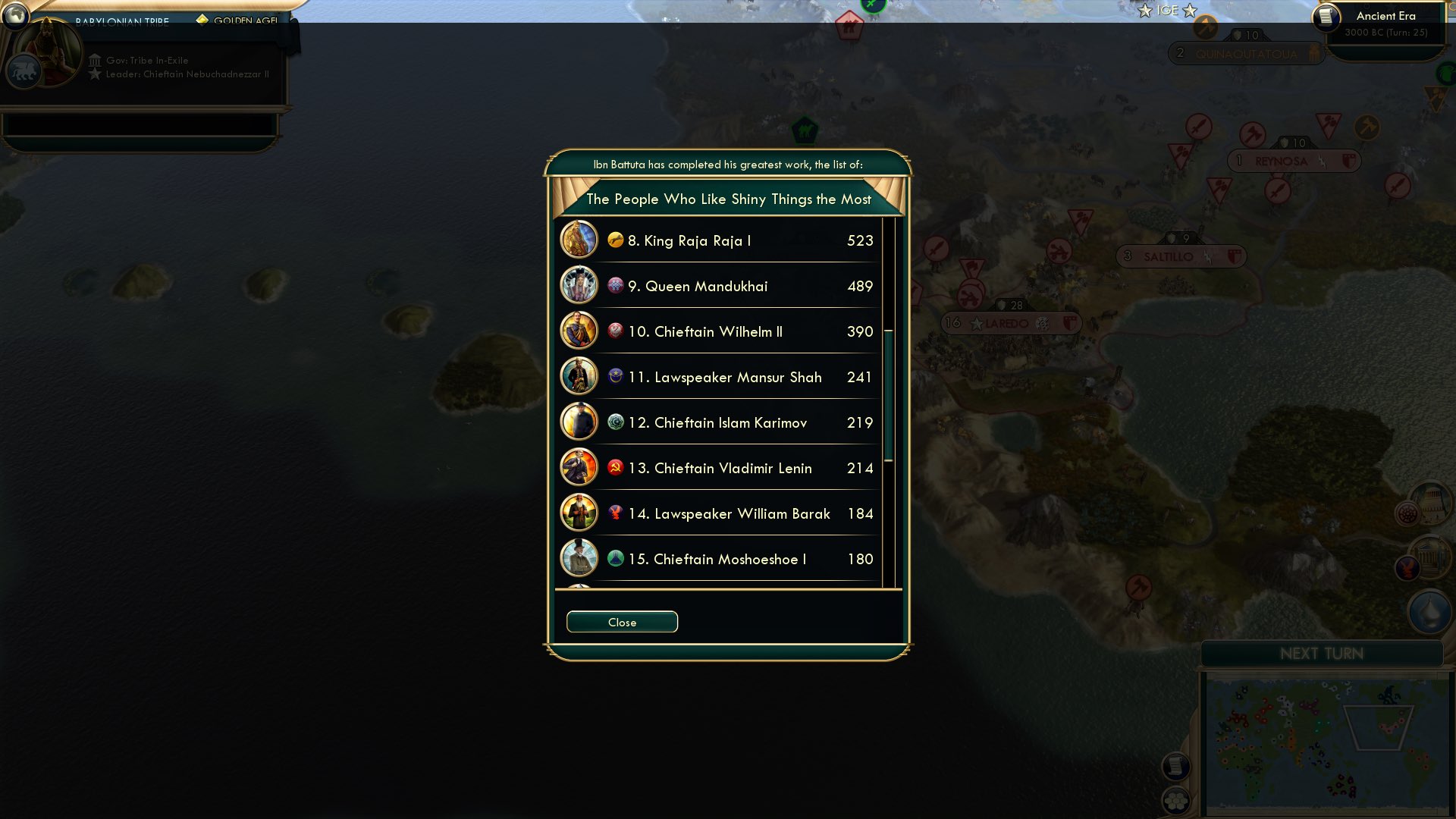The width and height of the screenshot is (1456, 819).
Task: Select the Babylonian winged lion emblem
Action: [23, 71]
